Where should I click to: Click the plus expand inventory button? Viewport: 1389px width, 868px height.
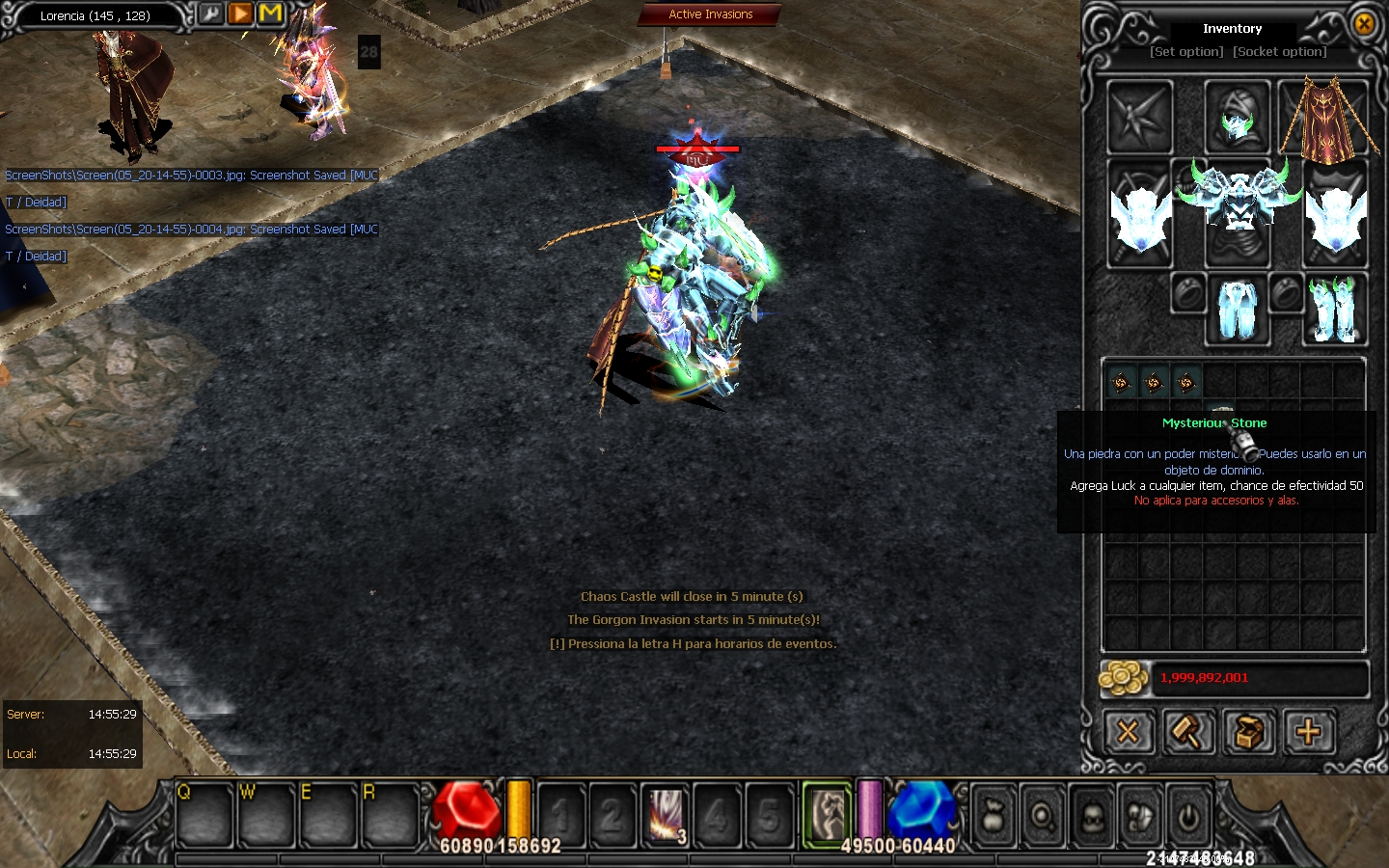[1308, 733]
